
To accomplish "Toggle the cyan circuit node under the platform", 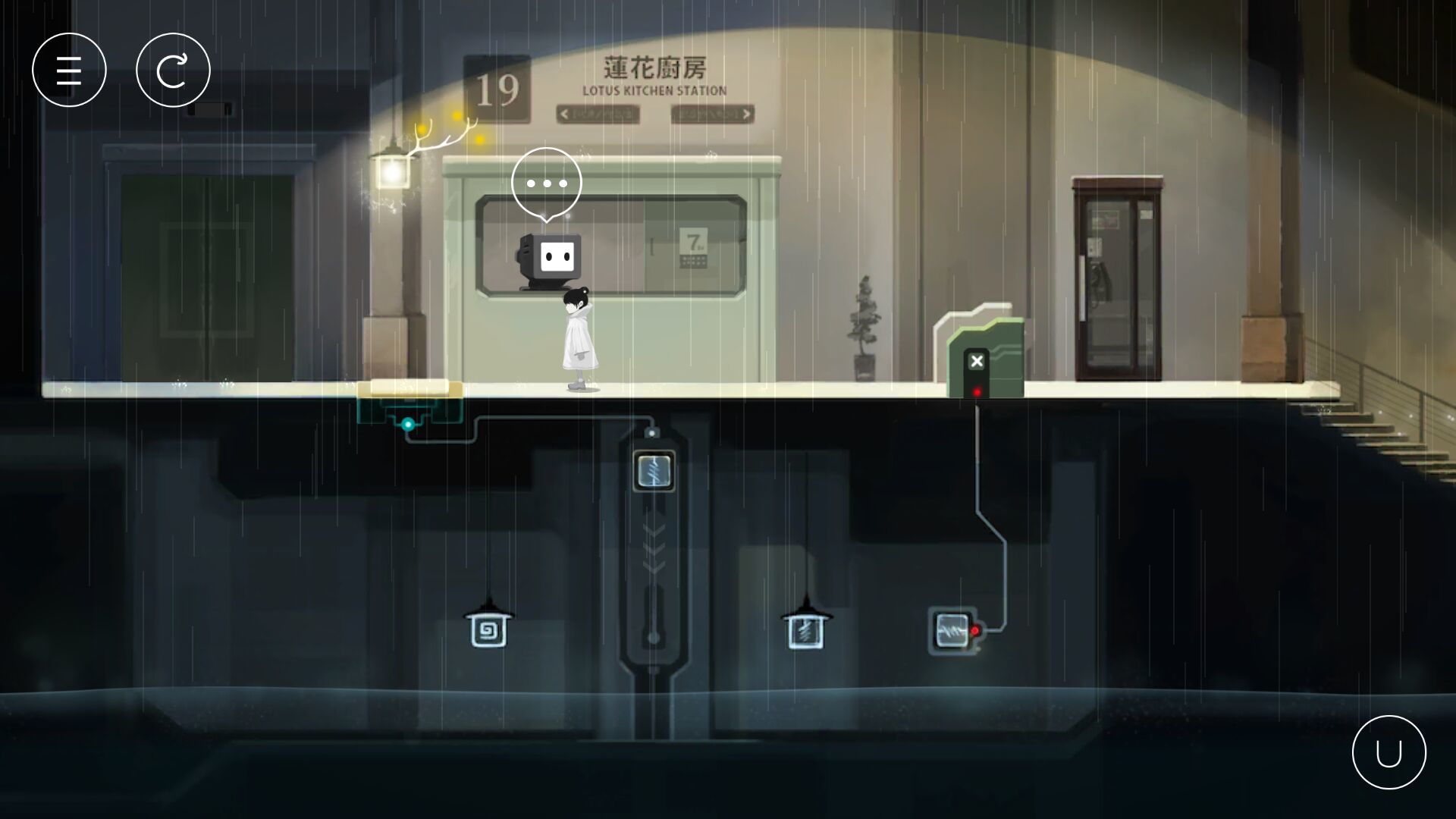I will (x=407, y=425).
